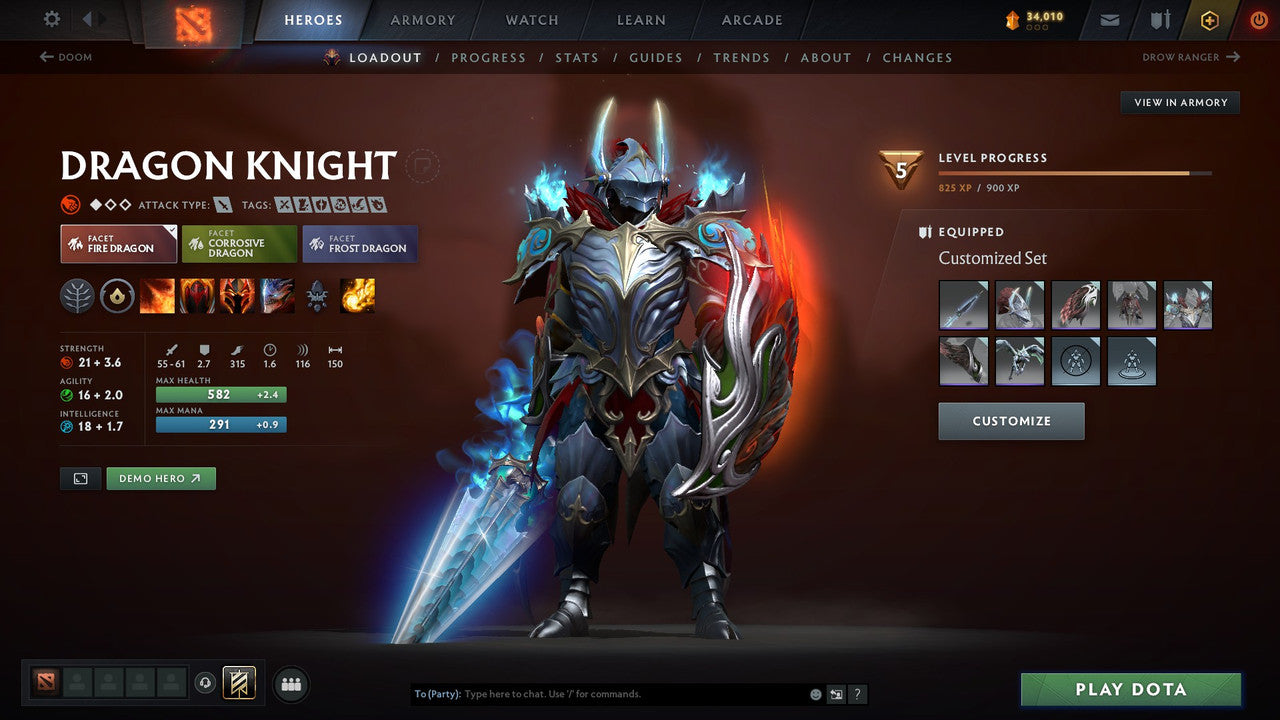Image resolution: width=1280 pixels, height=720 pixels.
Task: Open Dota Plus hexagon icon
Action: 1209,19
